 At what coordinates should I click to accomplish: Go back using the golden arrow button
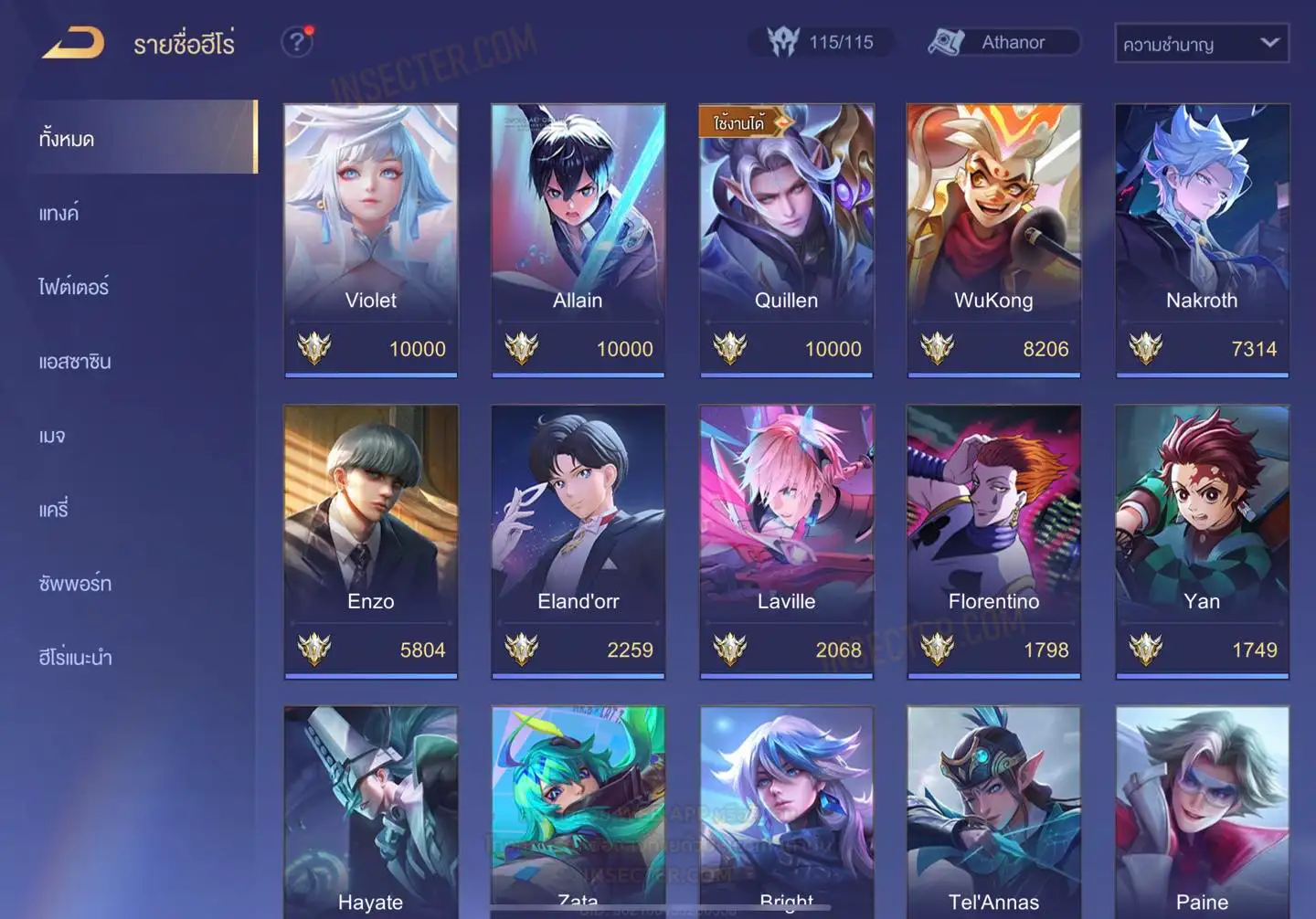coord(73,43)
